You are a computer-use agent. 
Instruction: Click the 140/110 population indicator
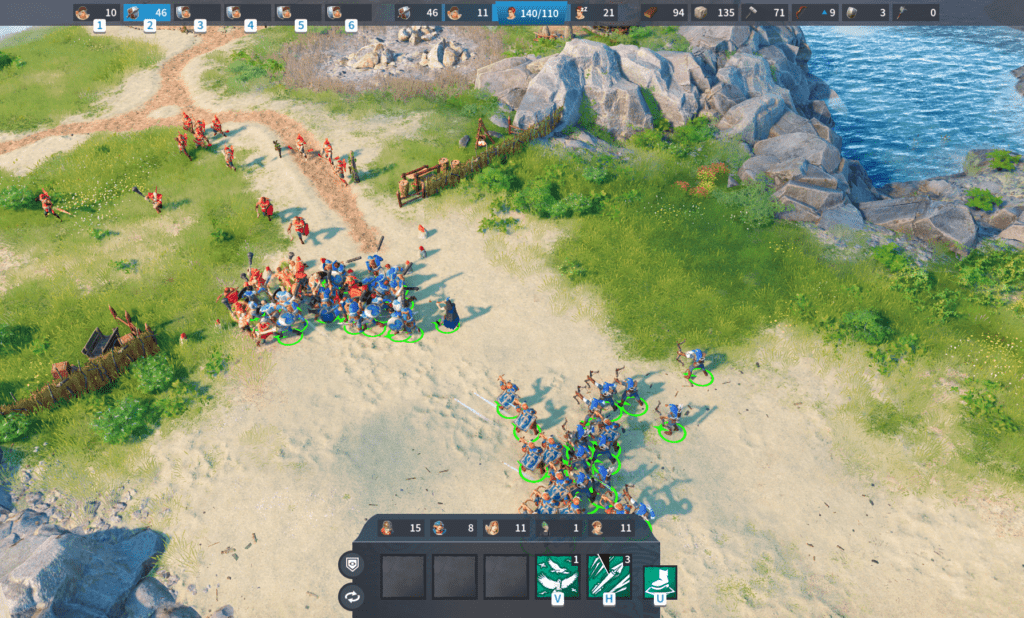click(533, 13)
